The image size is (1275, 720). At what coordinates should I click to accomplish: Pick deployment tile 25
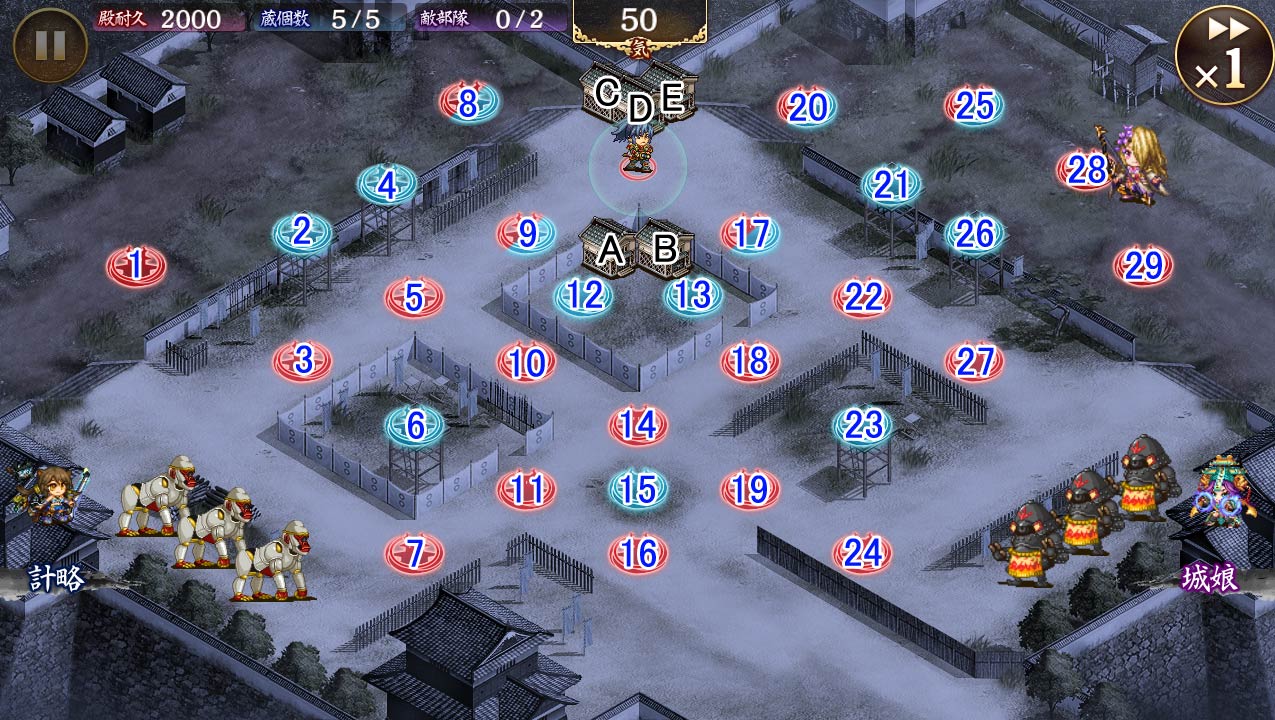pos(974,105)
